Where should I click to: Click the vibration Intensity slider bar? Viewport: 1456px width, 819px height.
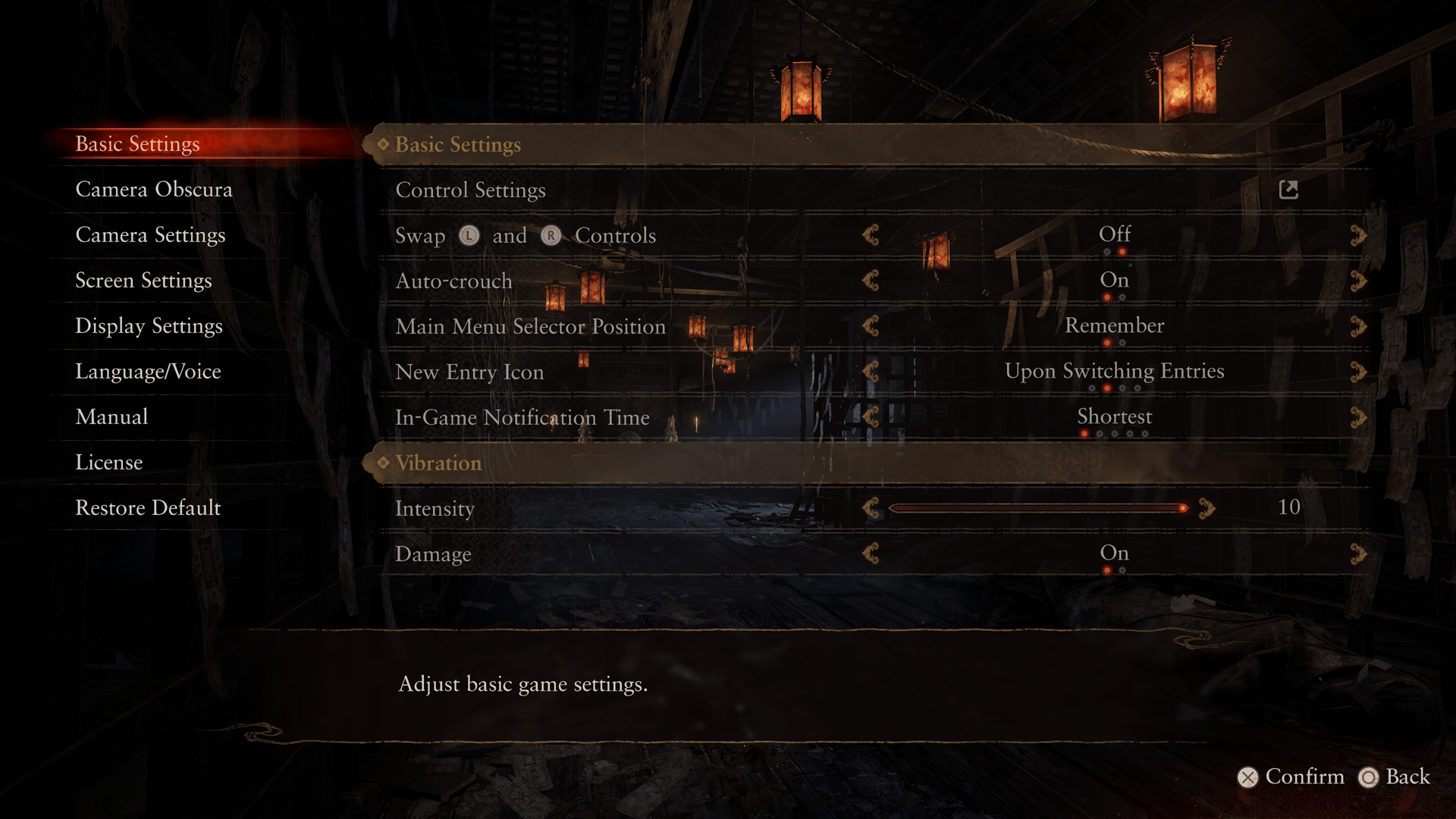tap(1037, 508)
